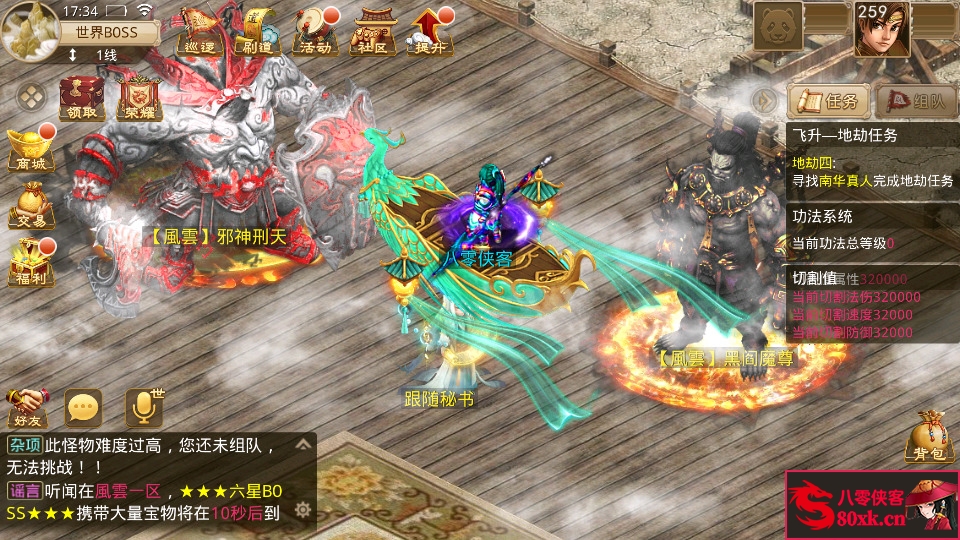Open the 商城 shop

[x=30, y=150]
